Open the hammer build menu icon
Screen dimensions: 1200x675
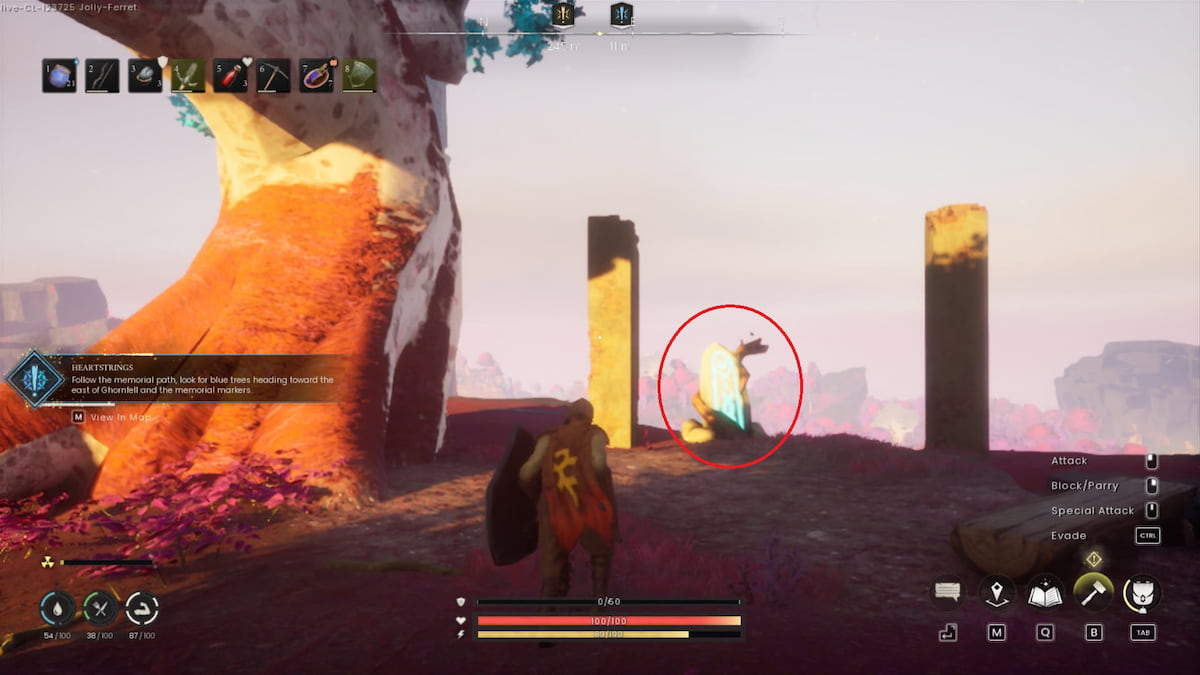click(x=1093, y=593)
